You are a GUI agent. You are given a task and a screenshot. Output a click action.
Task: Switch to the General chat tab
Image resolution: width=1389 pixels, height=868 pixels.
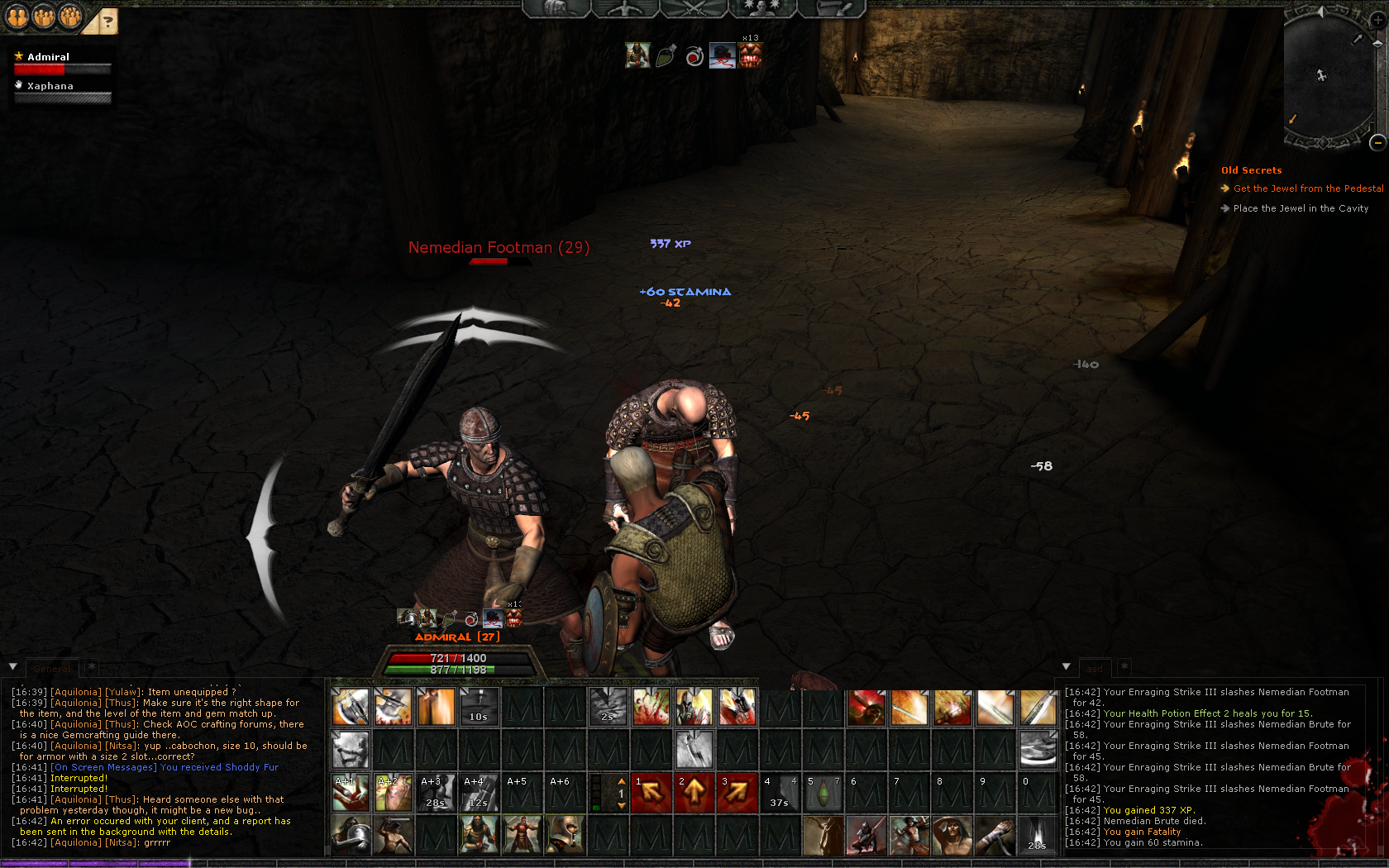pos(52,669)
